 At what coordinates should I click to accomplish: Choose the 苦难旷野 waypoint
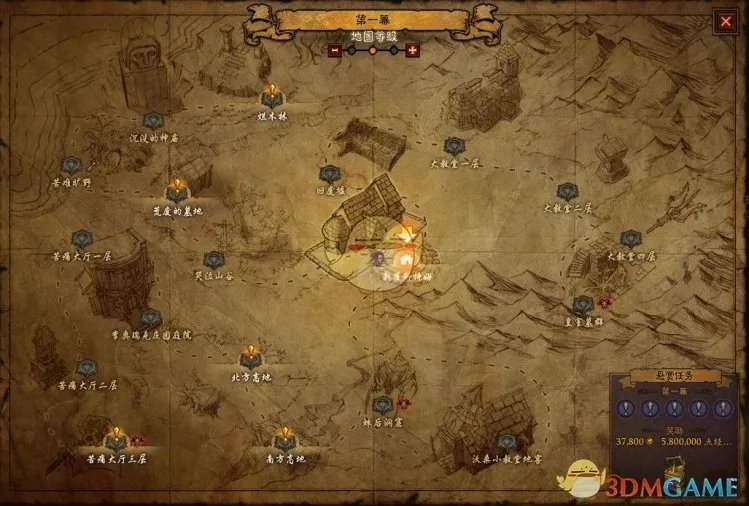click(x=71, y=166)
